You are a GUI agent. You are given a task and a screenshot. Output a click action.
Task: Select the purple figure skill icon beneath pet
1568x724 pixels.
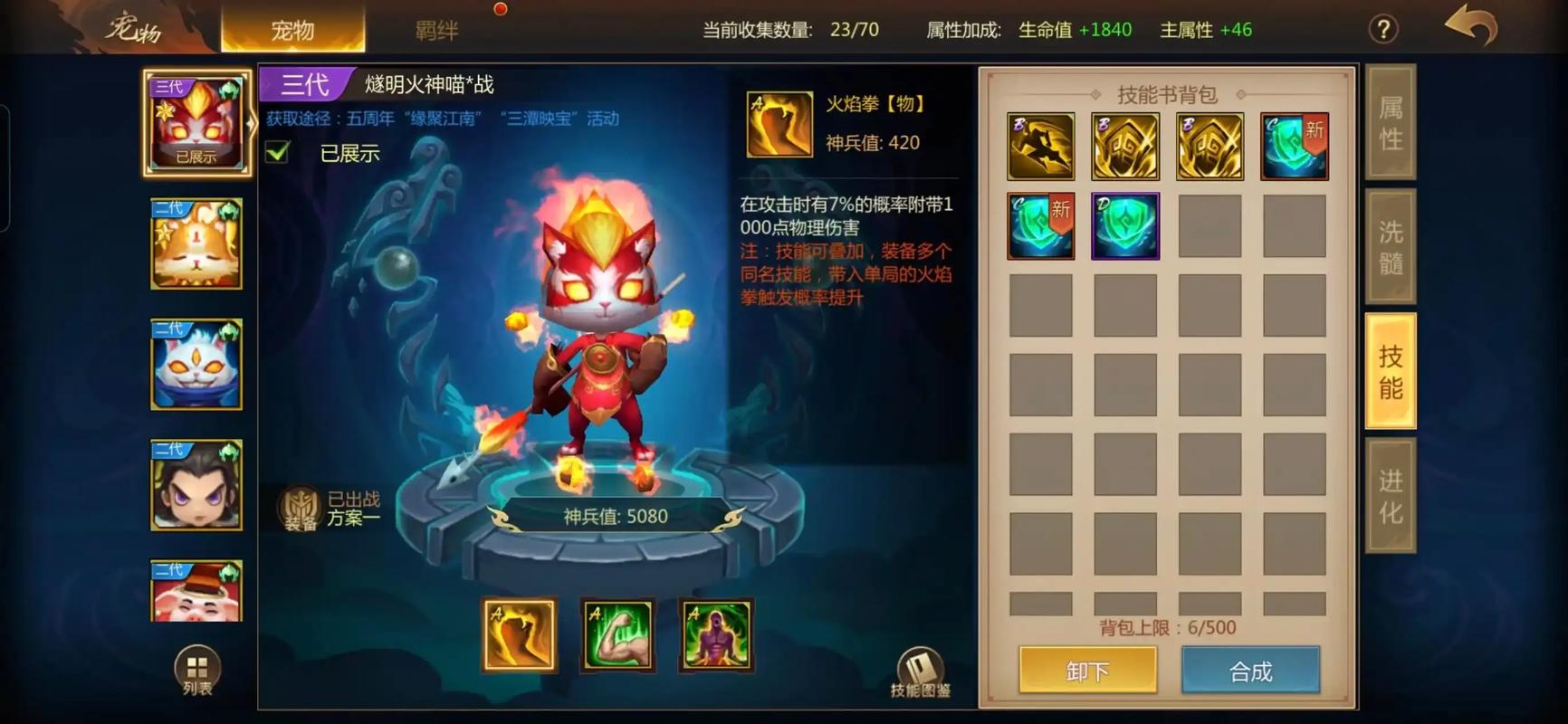coord(716,636)
